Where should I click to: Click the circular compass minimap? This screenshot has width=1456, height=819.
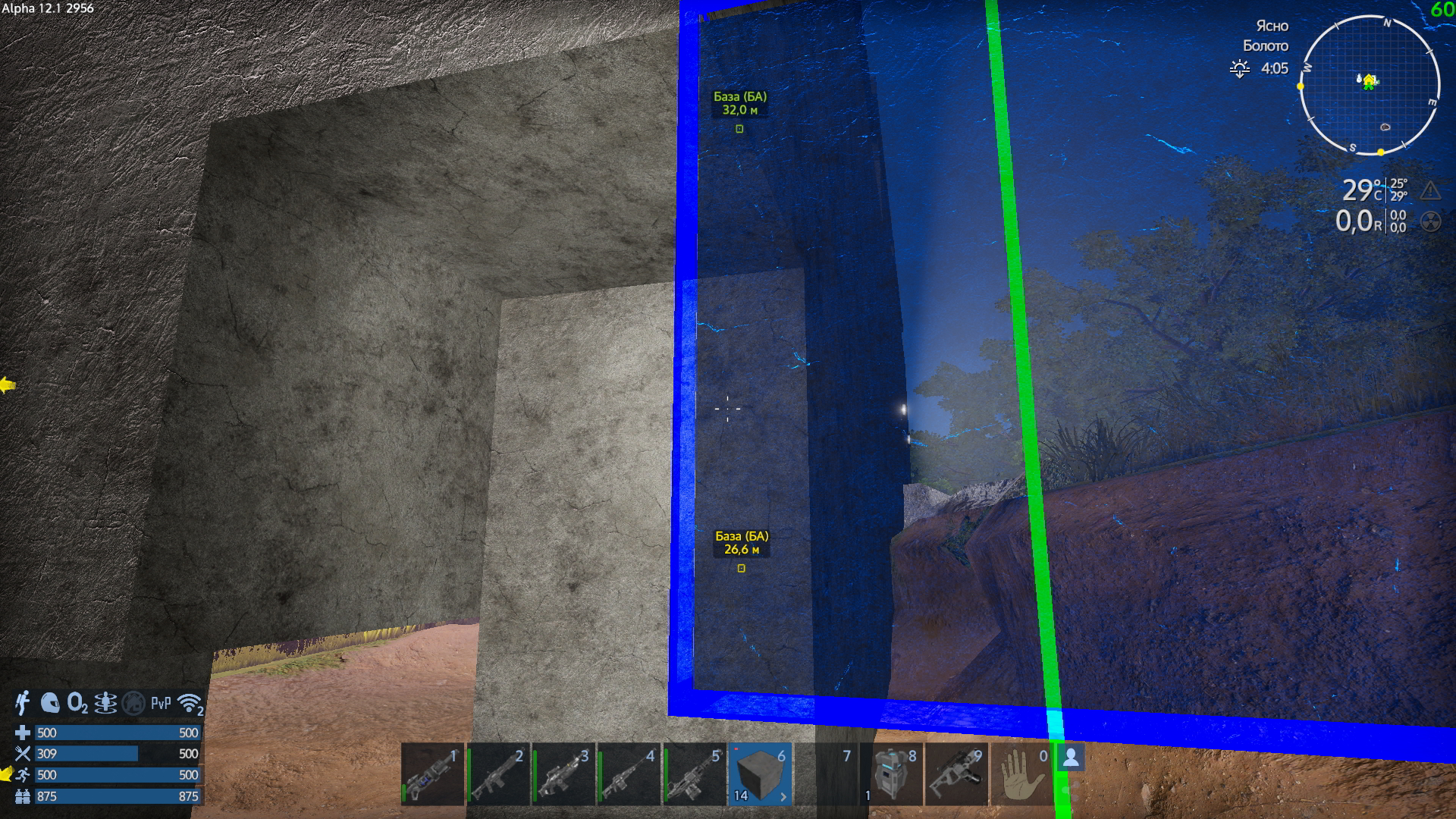click(1370, 85)
